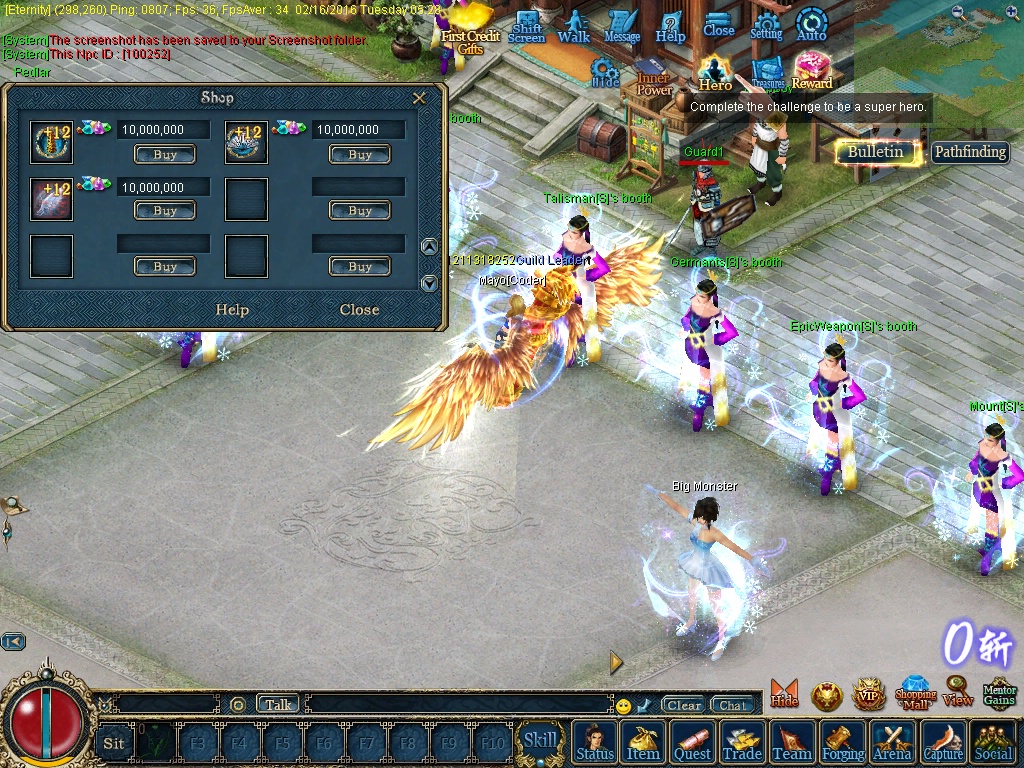Click the Sit button
The height and width of the screenshot is (768, 1024).
(x=114, y=743)
